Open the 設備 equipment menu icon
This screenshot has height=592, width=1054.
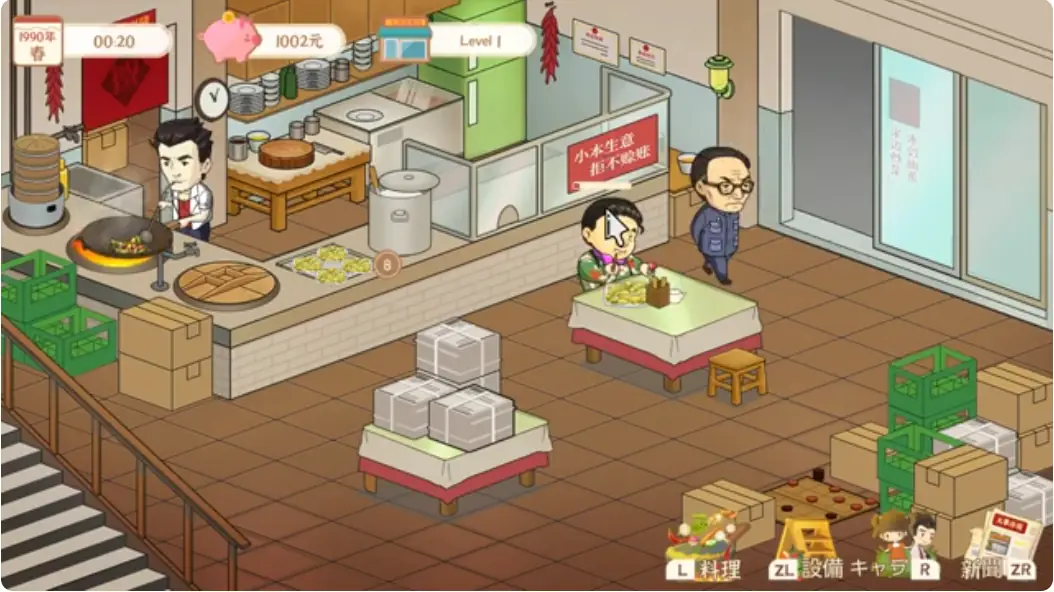pos(808,540)
